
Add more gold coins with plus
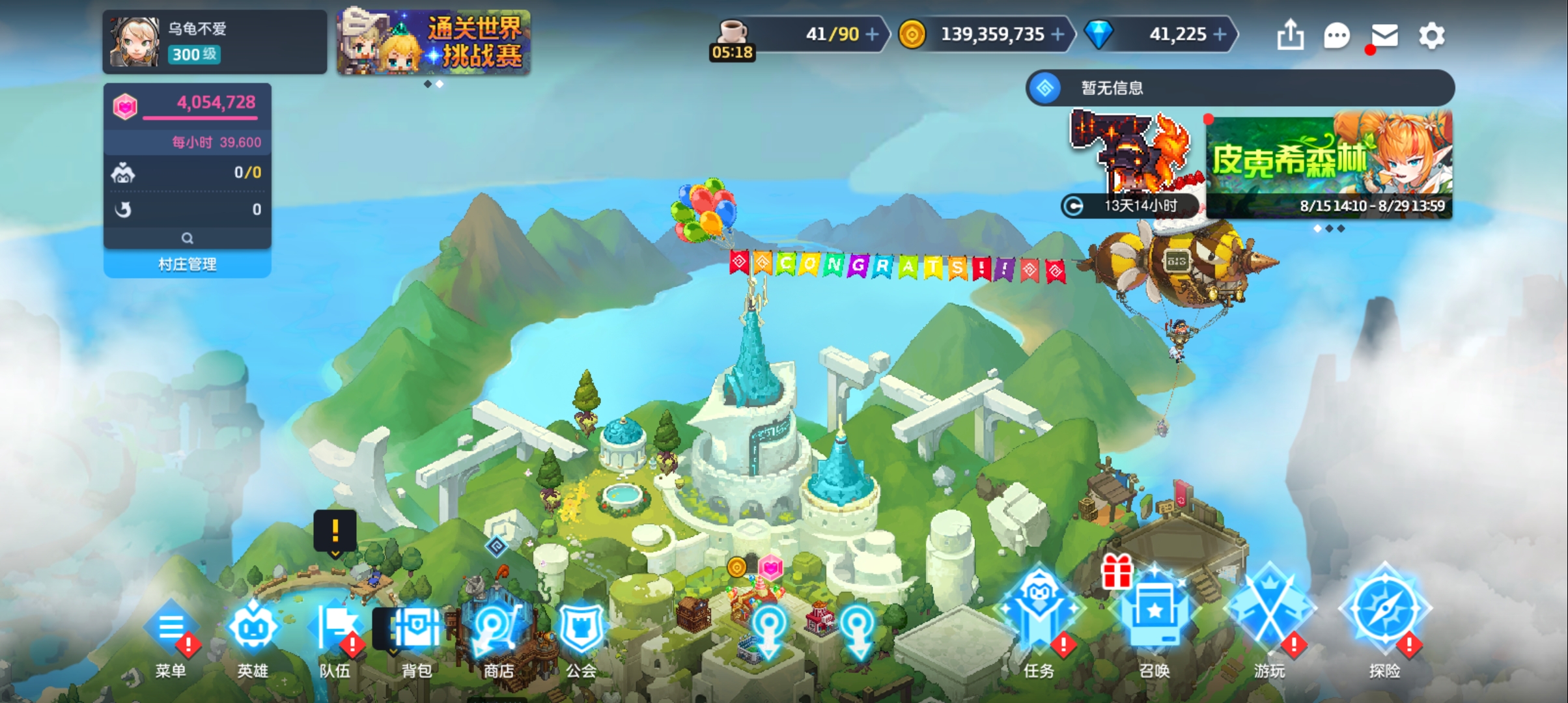coord(1058,34)
